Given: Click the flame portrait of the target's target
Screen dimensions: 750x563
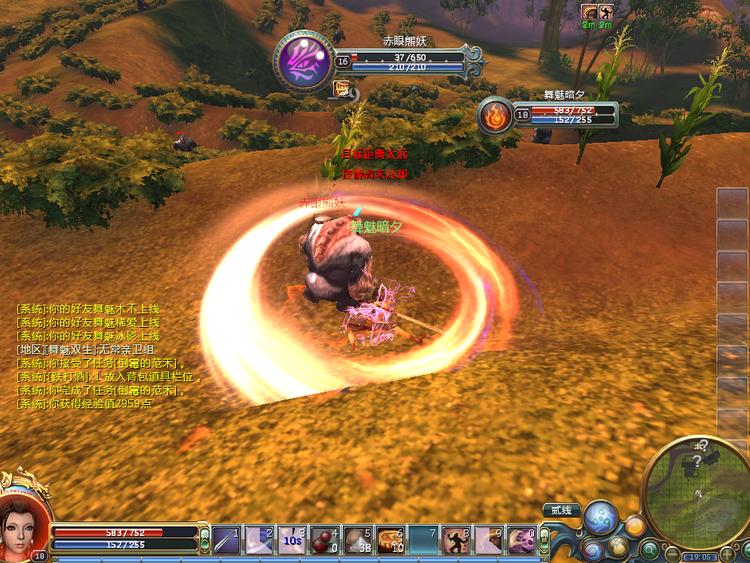Looking at the screenshot, I should tap(496, 115).
